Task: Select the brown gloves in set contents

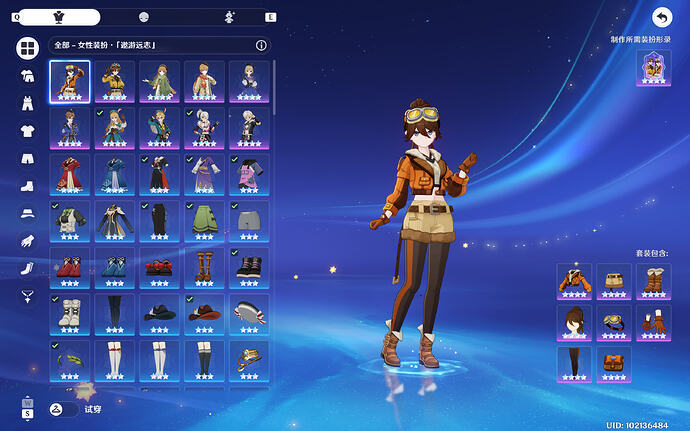Action: click(653, 322)
